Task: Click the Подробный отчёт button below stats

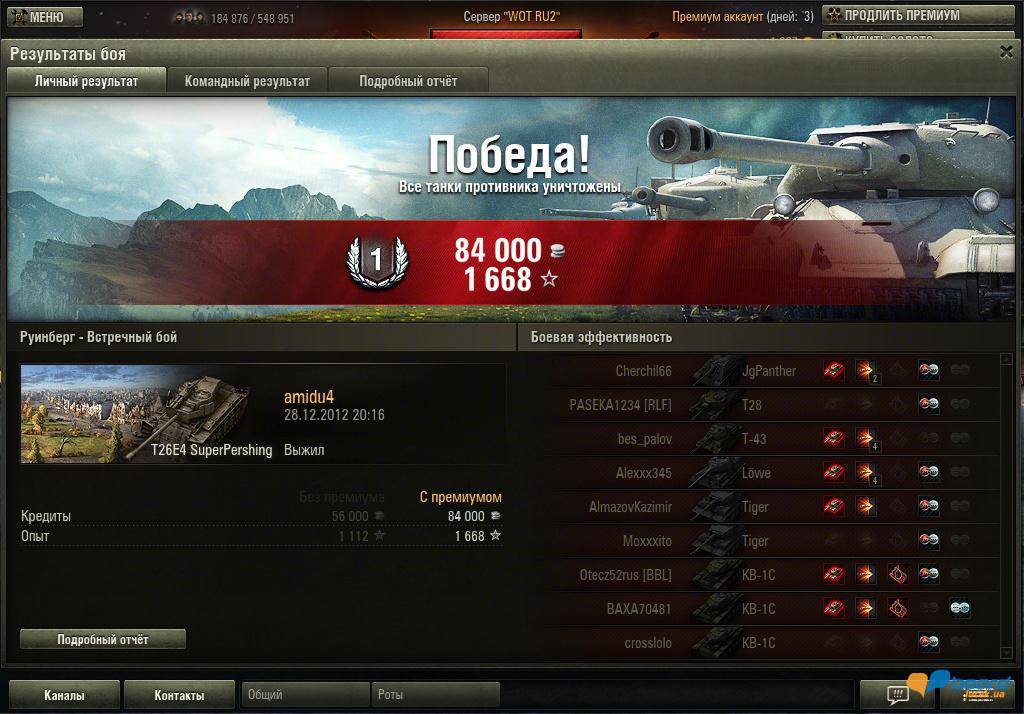Action: click(x=103, y=639)
